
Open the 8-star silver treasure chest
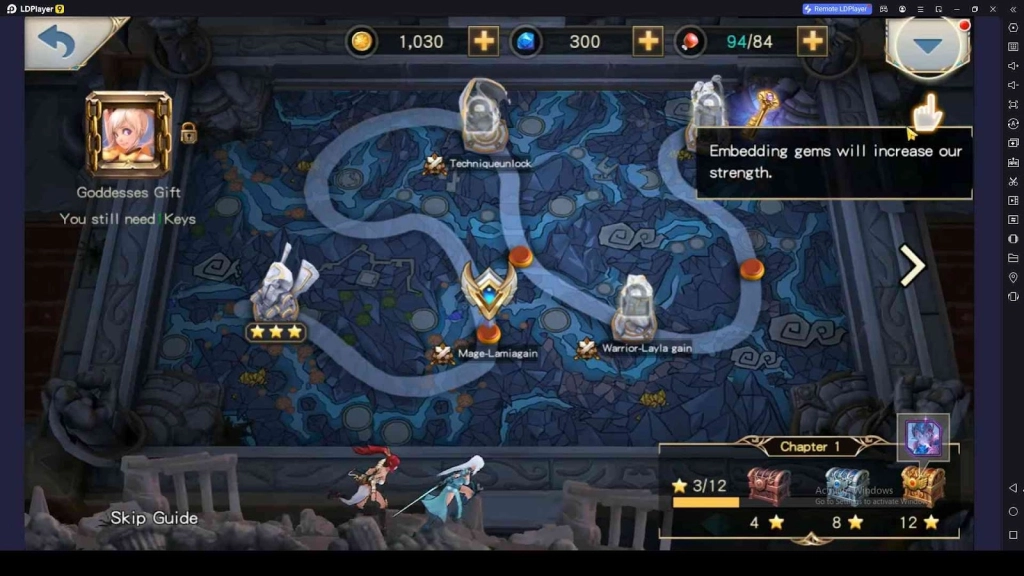click(846, 486)
